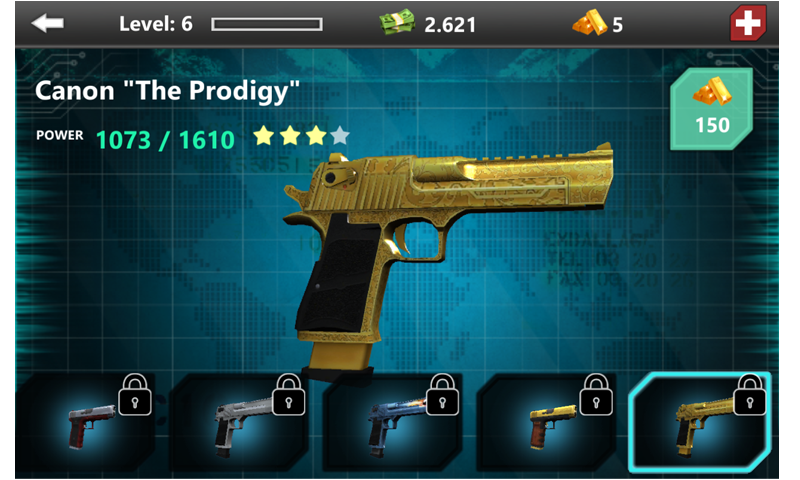Open the red plus currency shop button
Viewport: 800px width, 480px height.
[x=747, y=23]
